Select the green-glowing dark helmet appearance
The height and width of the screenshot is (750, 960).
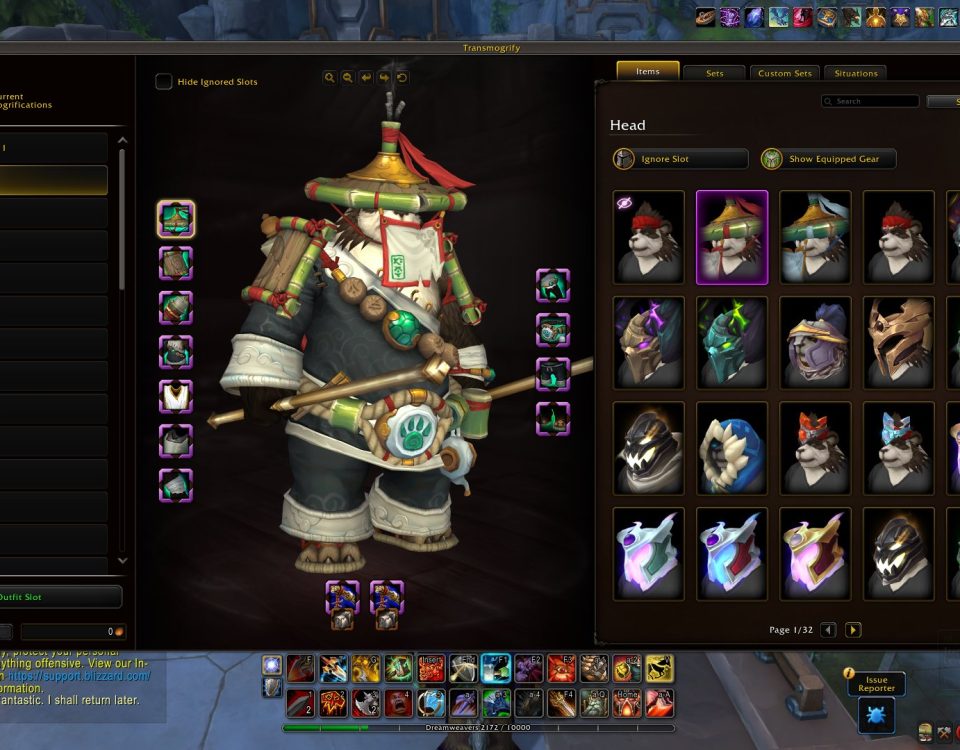(x=732, y=343)
